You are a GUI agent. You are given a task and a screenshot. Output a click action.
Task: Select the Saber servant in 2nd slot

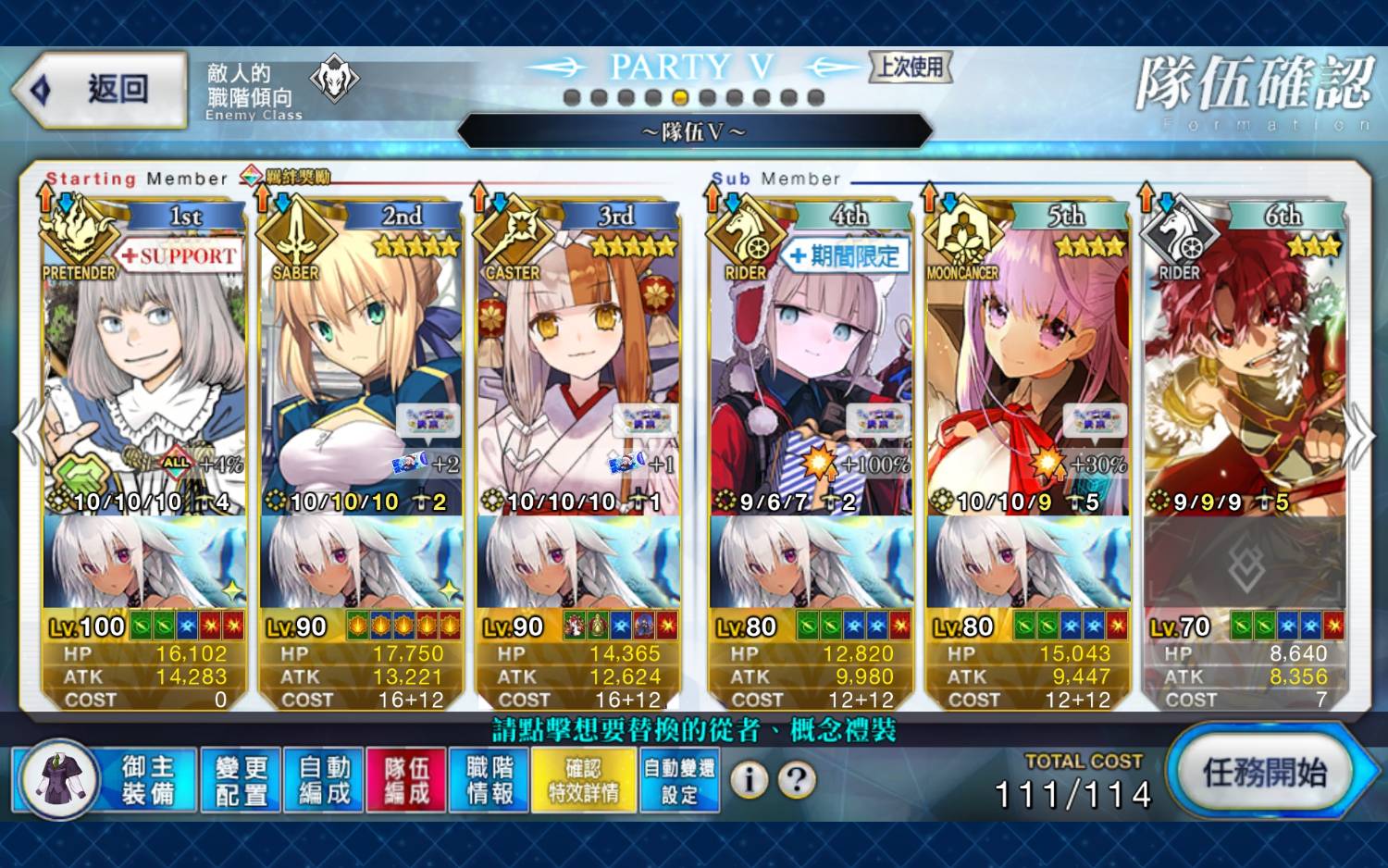pos(361,370)
